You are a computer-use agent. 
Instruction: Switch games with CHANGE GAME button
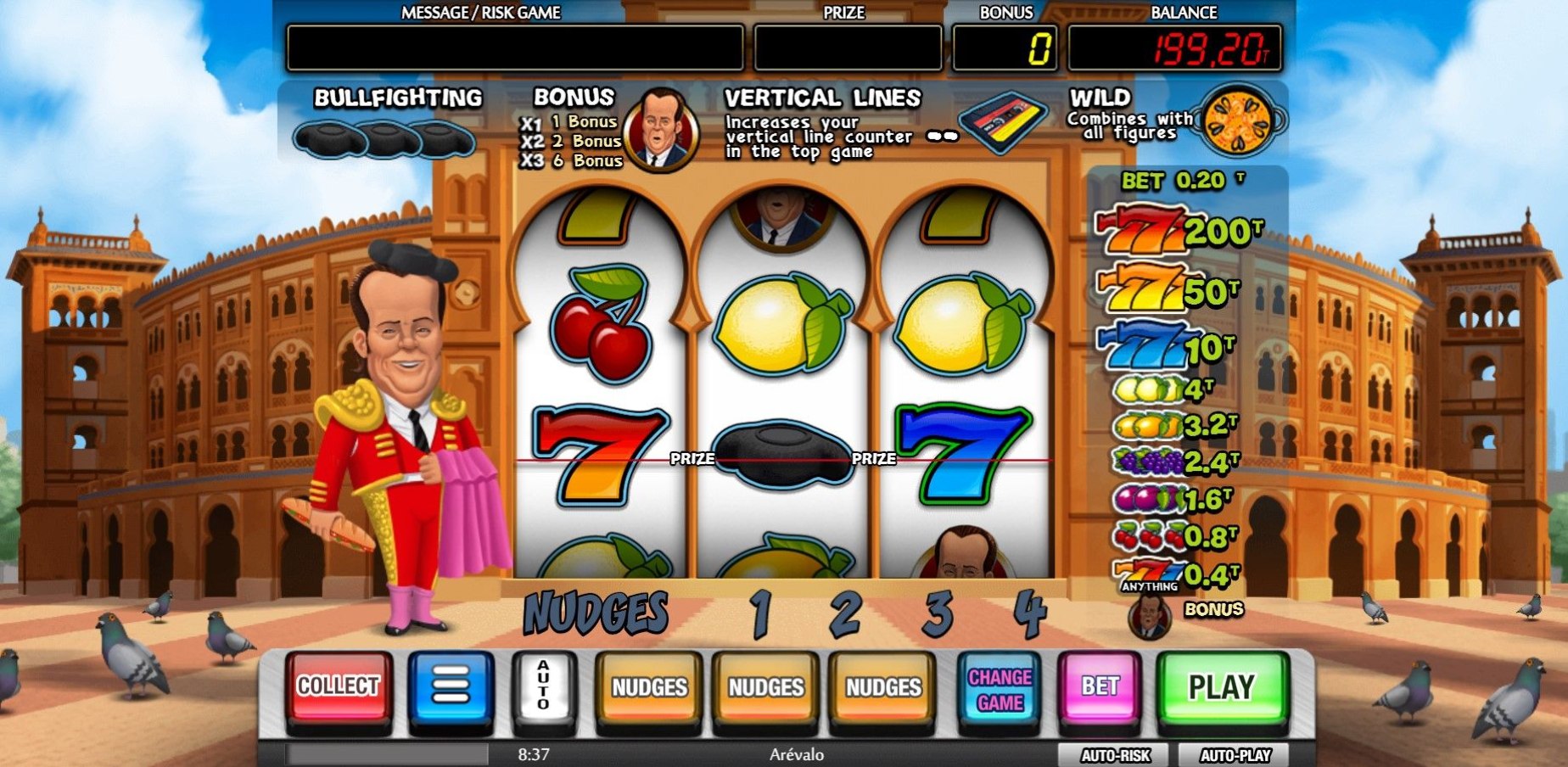tap(1000, 689)
